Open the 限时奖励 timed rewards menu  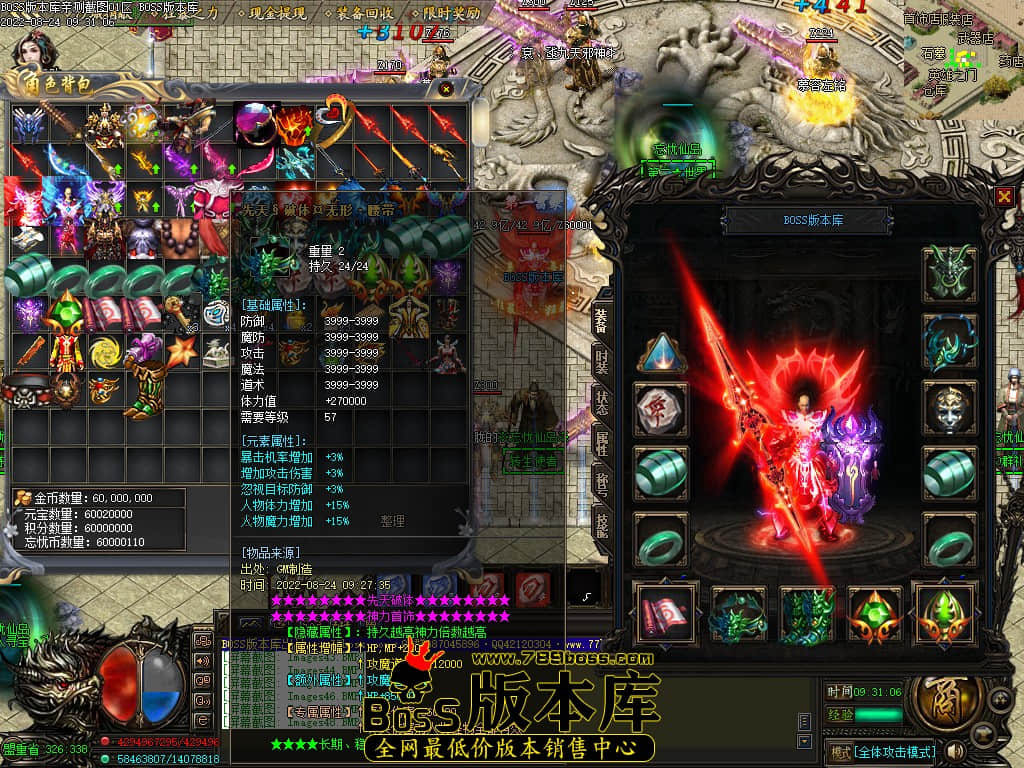pos(451,14)
